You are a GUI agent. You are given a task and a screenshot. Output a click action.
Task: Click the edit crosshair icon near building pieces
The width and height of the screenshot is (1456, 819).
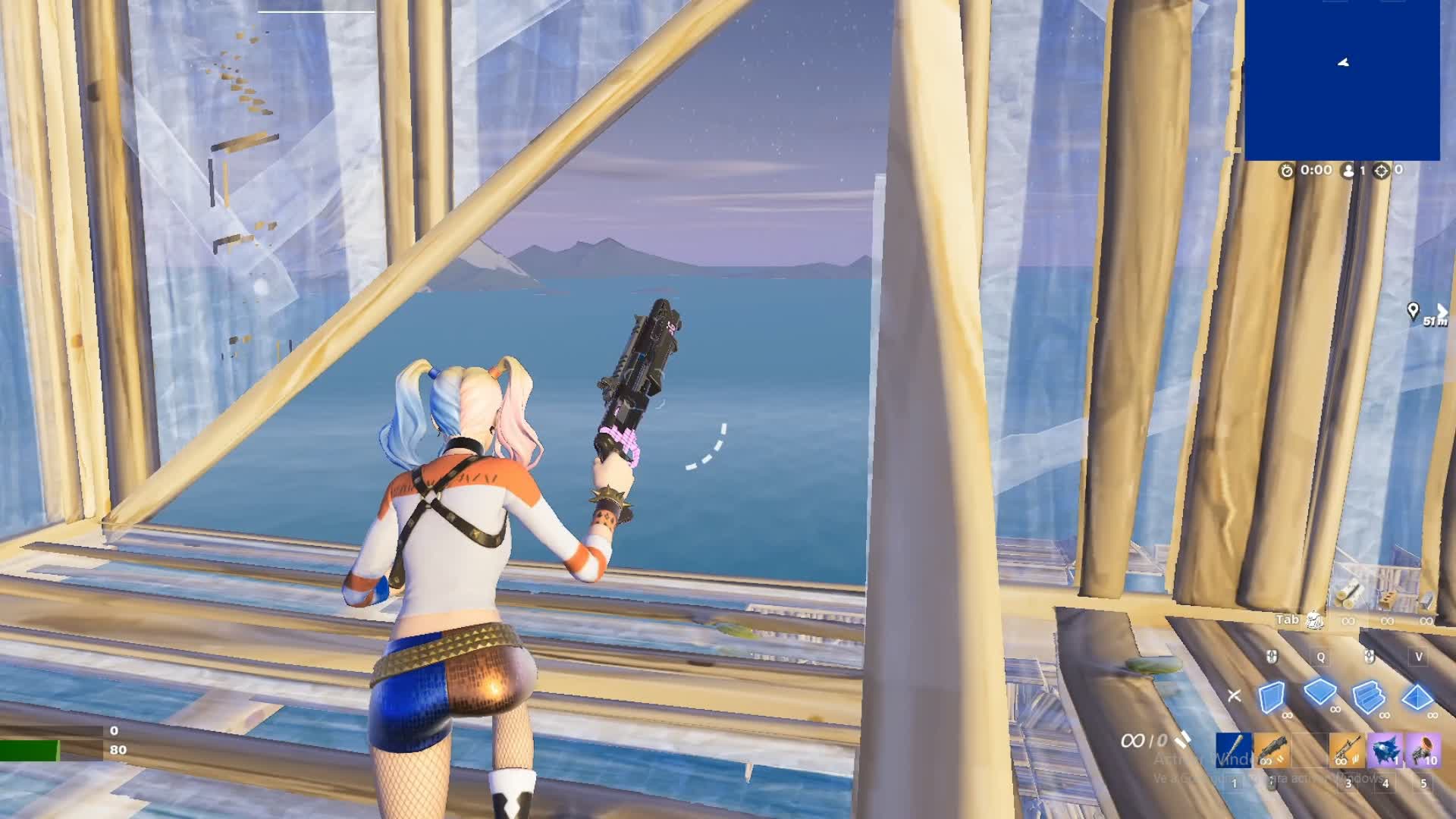(x=1235, y=696)
